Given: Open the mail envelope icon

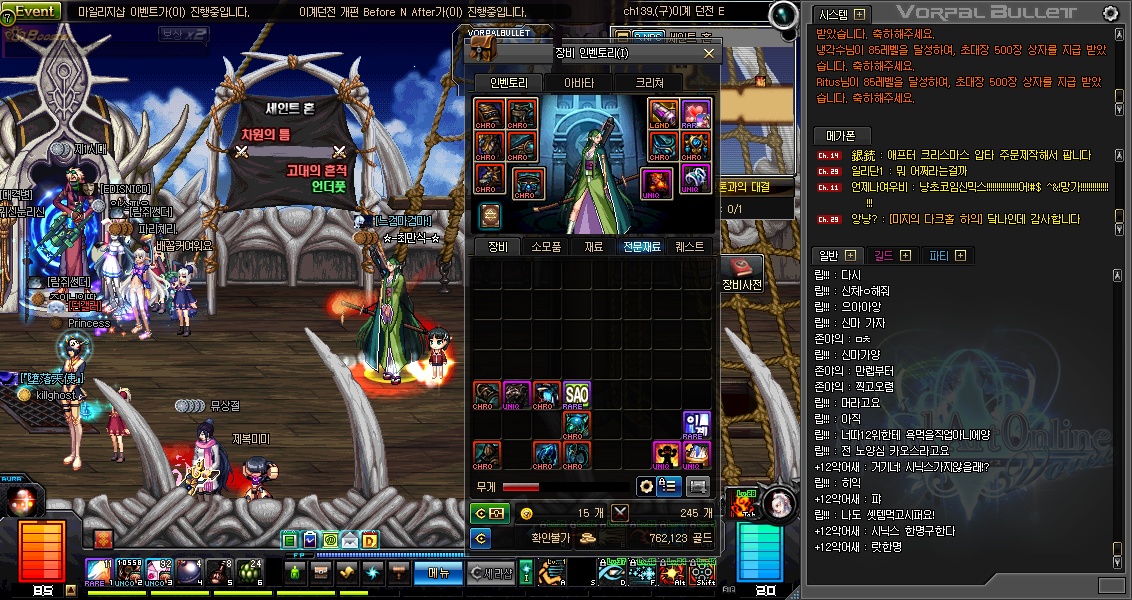Looking at the screenshot, I should pos(349,541).
